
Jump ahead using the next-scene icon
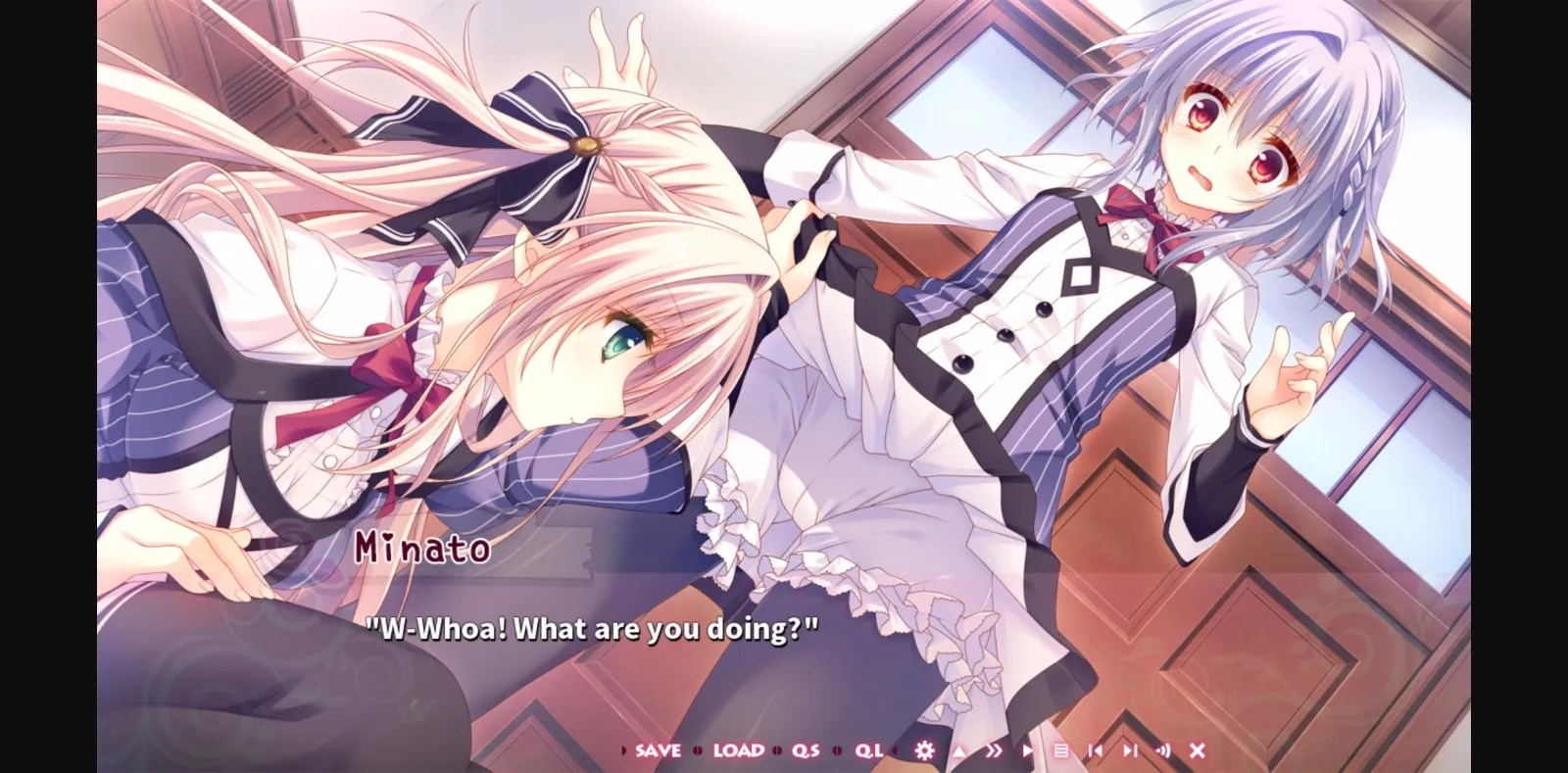pyautogui.click(x=1132, y=750)
